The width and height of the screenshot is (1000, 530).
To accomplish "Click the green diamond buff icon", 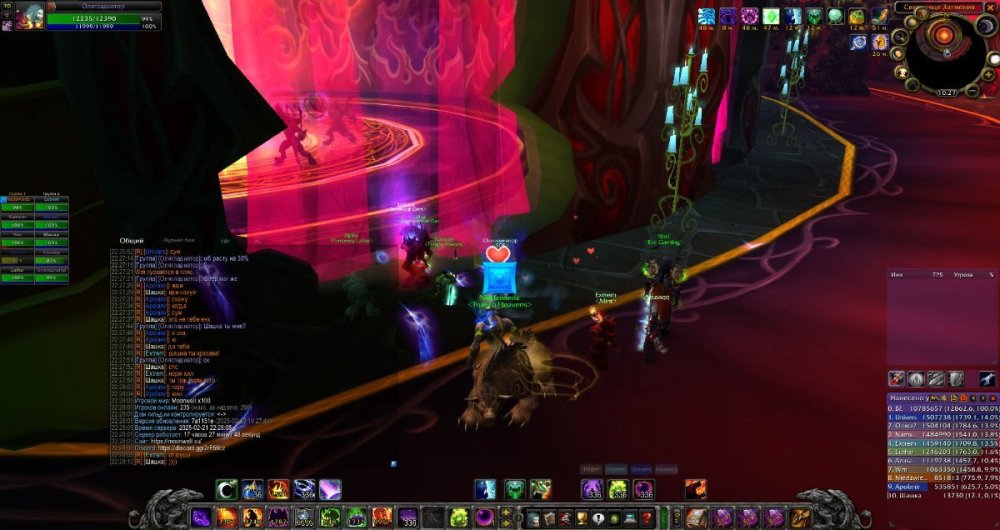I will point(772,16).
